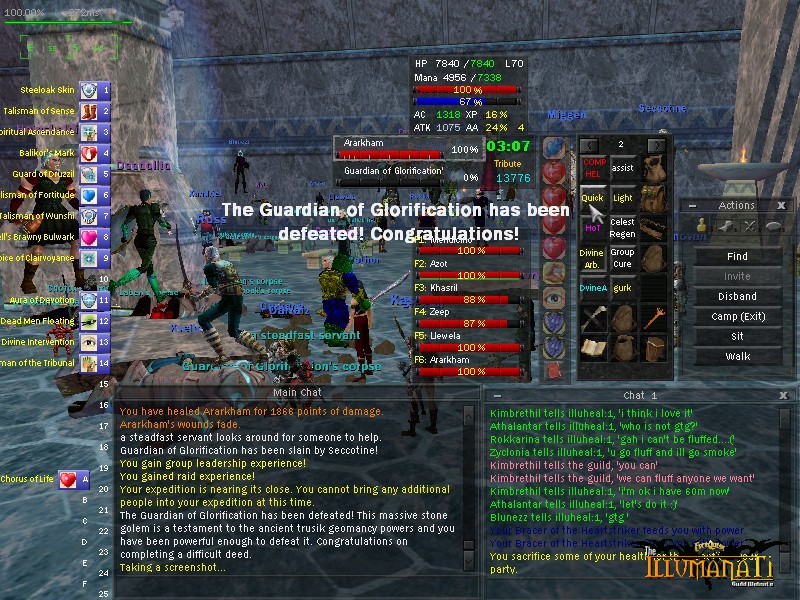The width and height of the screenshot is (800, 600).
Task: Select the Chorus of Life song icon
Action: point(68,480)
